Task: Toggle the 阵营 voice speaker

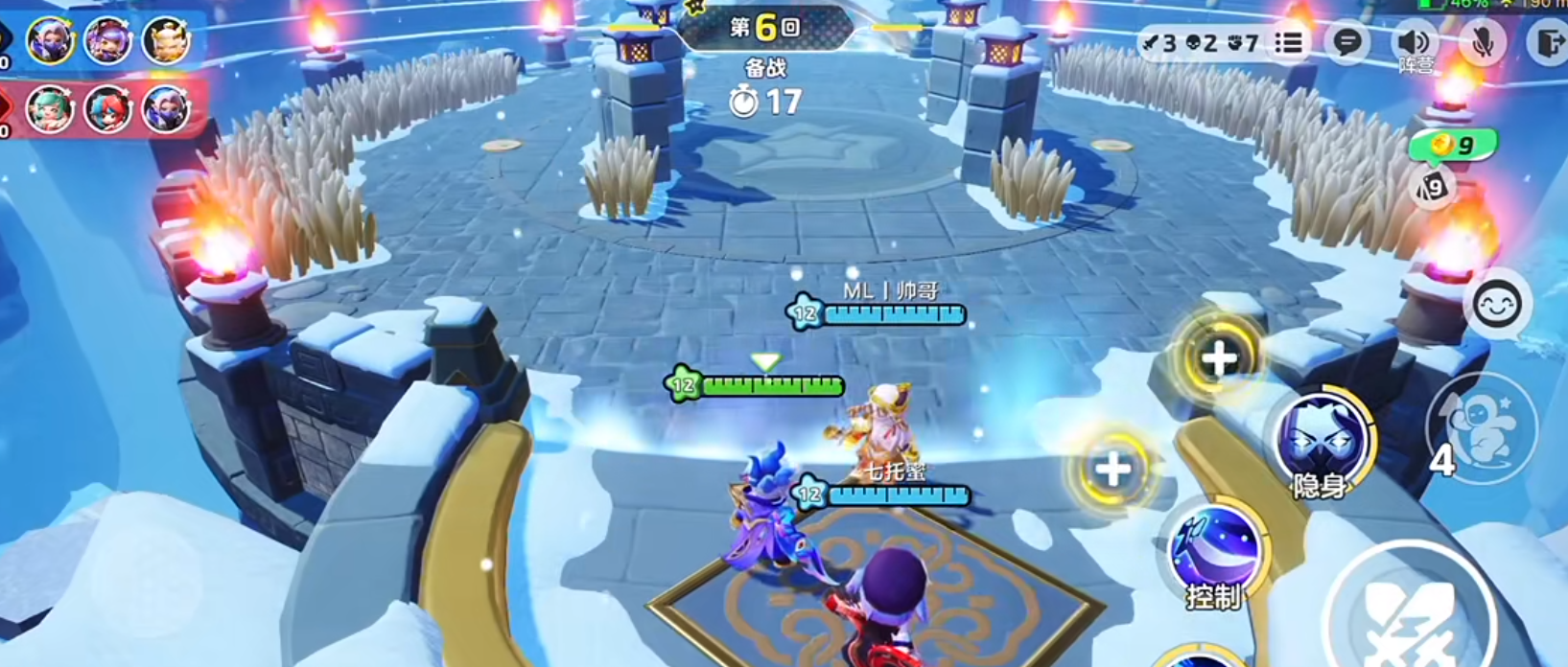Action: coord(1414,44)
